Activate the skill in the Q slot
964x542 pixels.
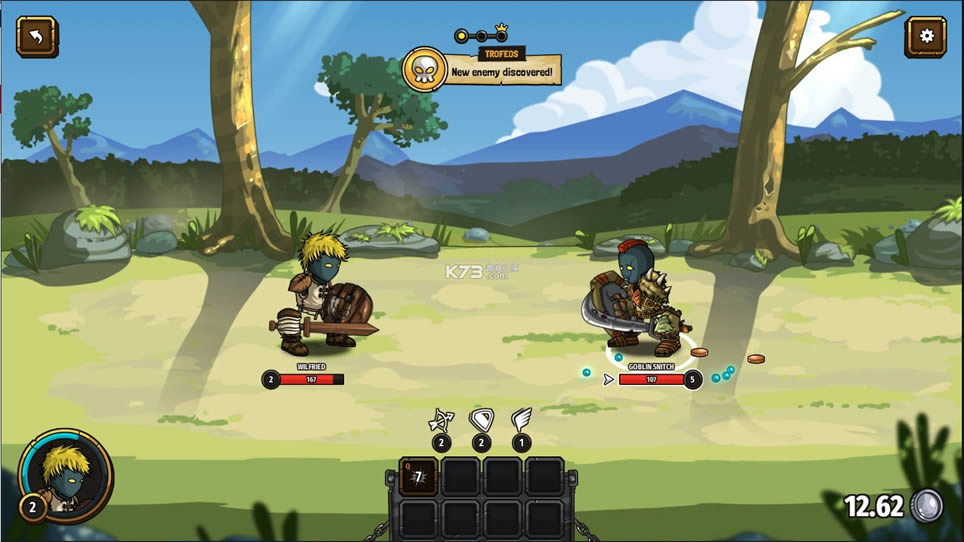[x=418, y=476]
